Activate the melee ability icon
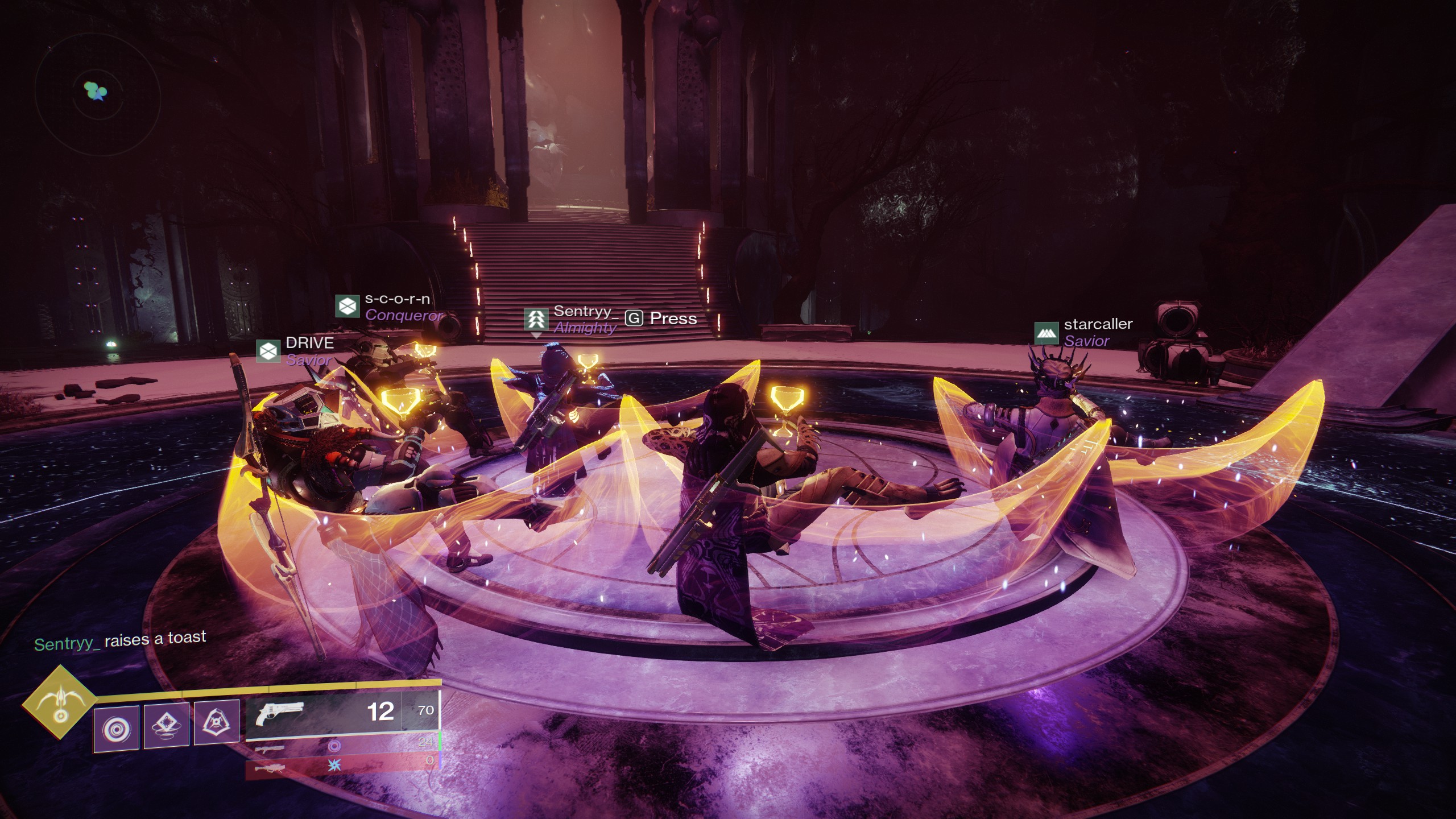 click(x=167, y=725)
